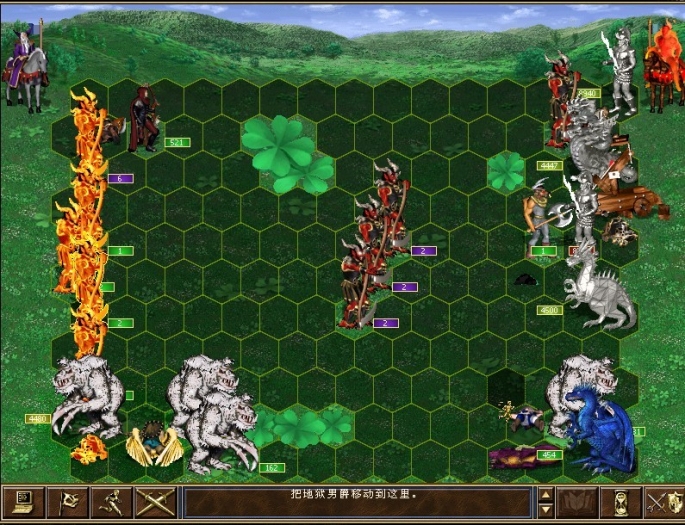Open the combat options menu
Image resolution: width=685 pixels, height=525 pixels.
coord(22,502)
